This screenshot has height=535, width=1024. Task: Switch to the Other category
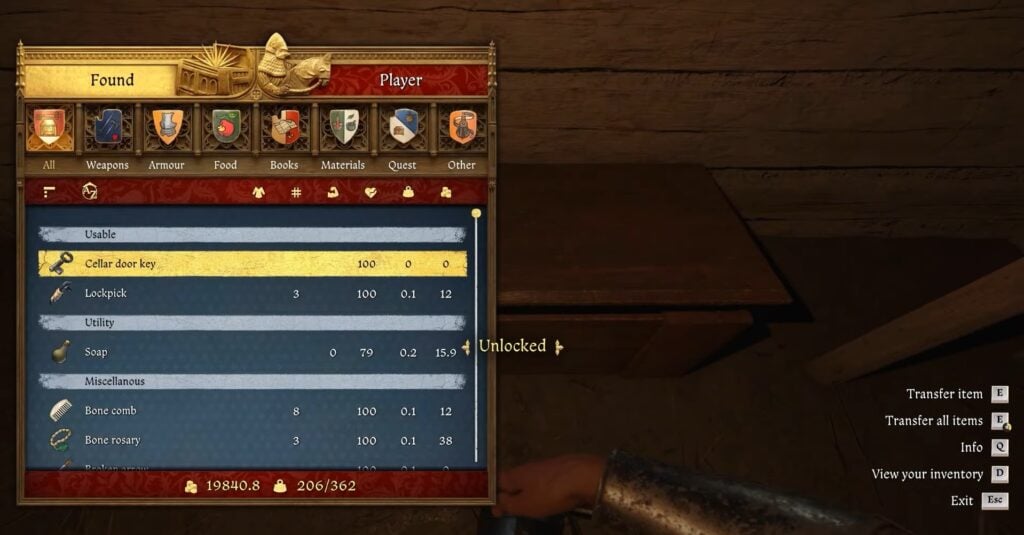point(461,130)
